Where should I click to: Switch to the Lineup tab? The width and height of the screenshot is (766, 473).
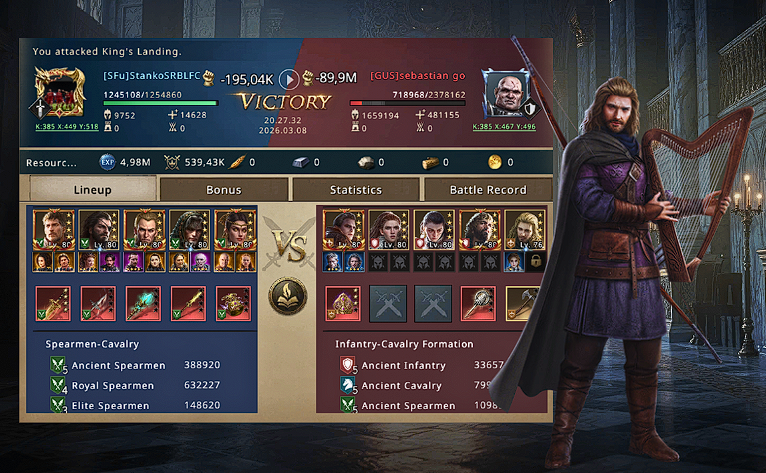[x=93, y=189]
